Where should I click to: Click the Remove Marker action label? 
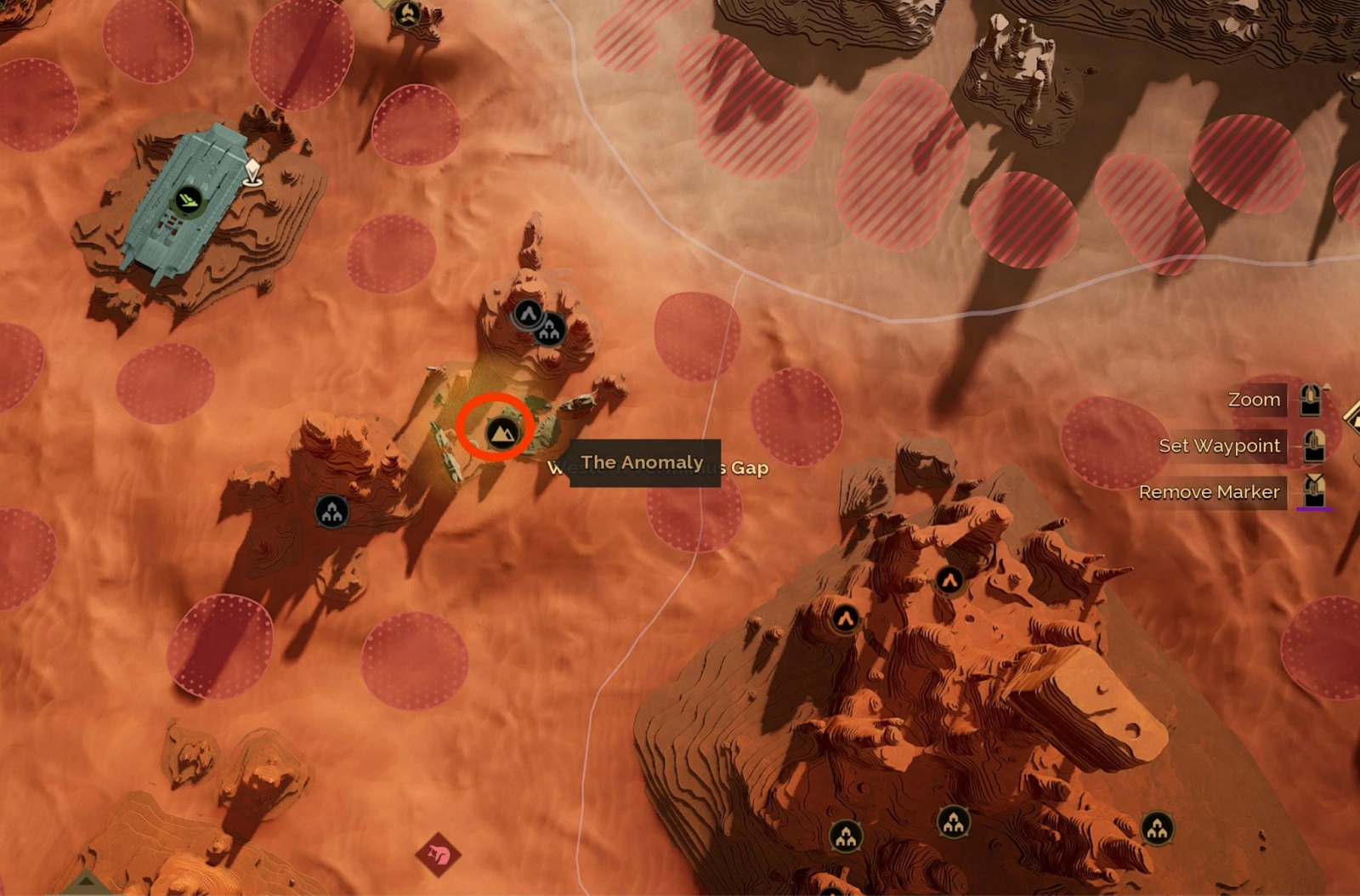1210,491
